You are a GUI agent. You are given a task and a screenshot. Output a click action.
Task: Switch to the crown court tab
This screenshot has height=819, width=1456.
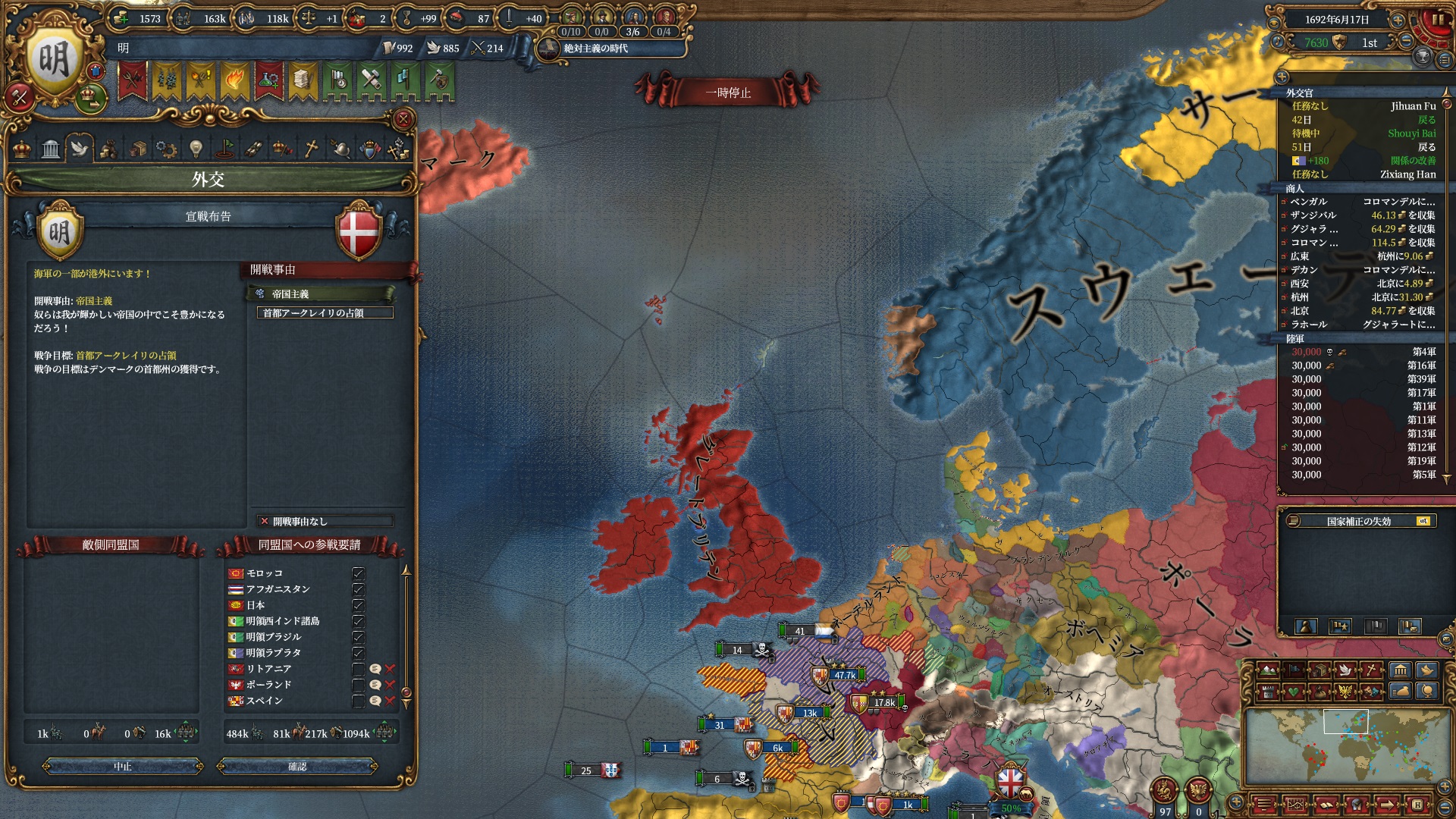(22, 149)
